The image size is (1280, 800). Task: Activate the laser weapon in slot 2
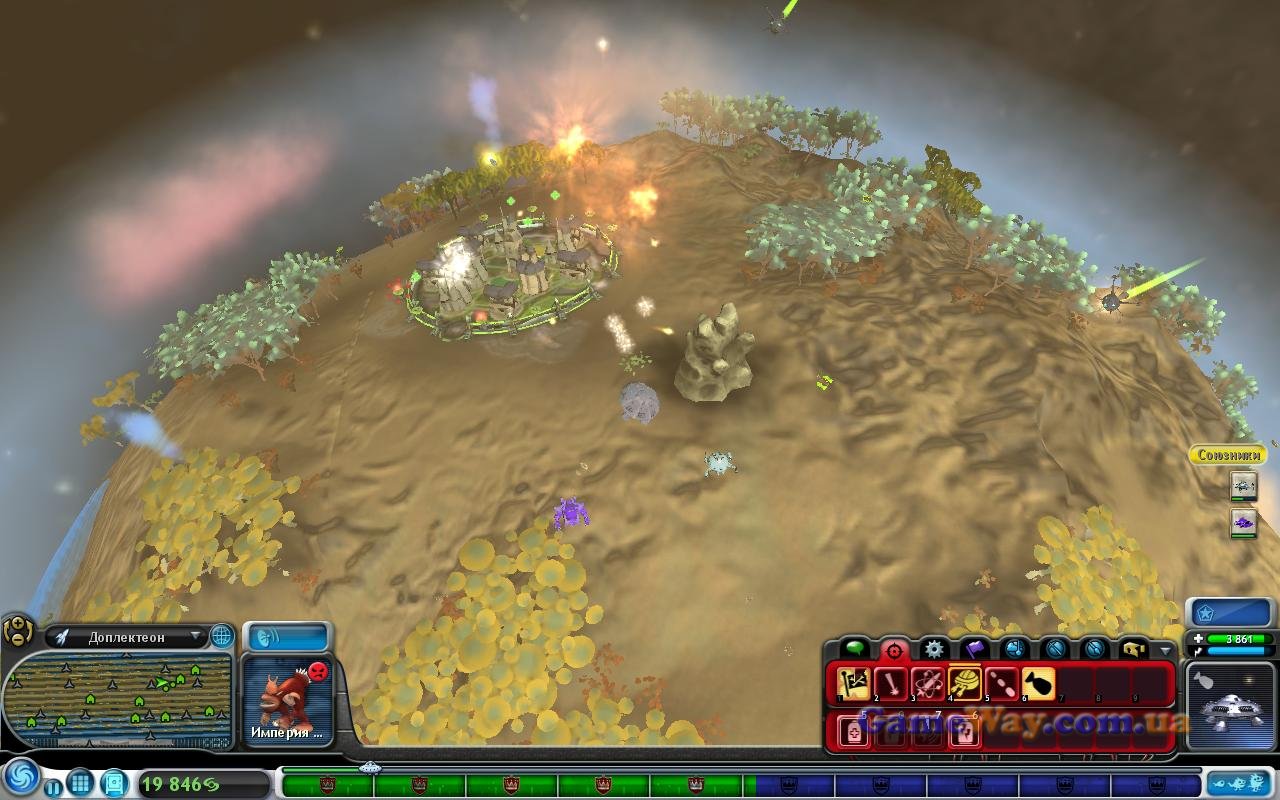[891, 684]
